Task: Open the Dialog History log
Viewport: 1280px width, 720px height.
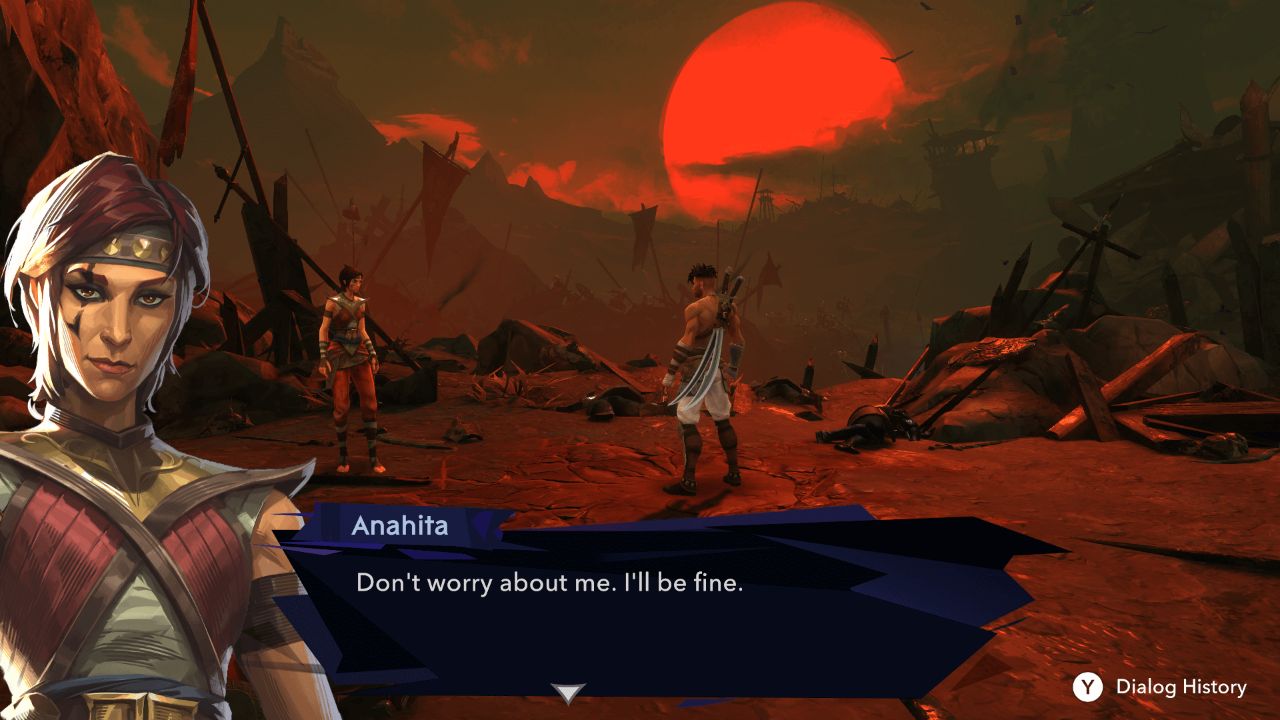Action: (x=1161, y=687)
